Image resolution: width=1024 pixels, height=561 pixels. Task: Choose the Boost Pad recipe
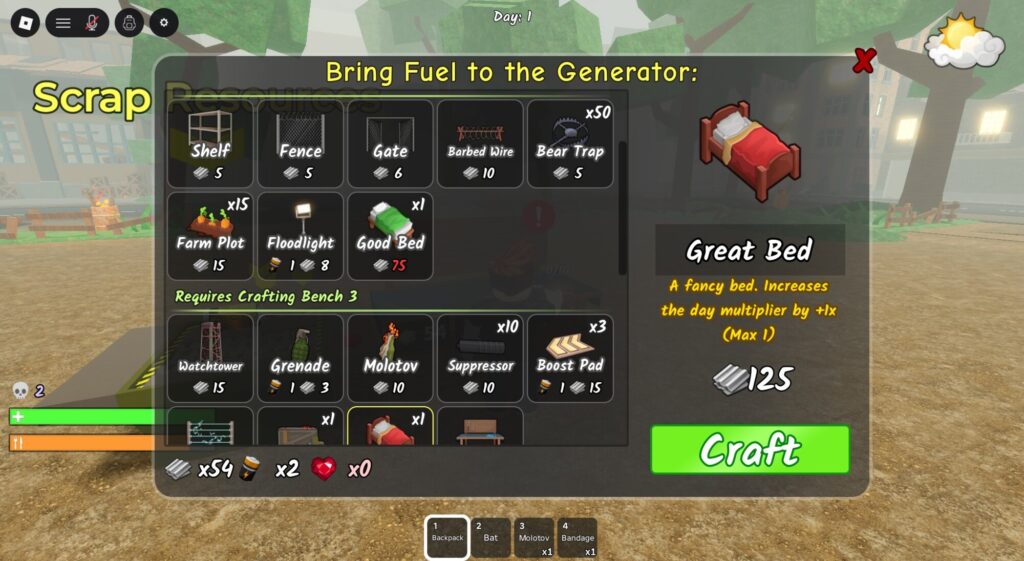(570, 358)
